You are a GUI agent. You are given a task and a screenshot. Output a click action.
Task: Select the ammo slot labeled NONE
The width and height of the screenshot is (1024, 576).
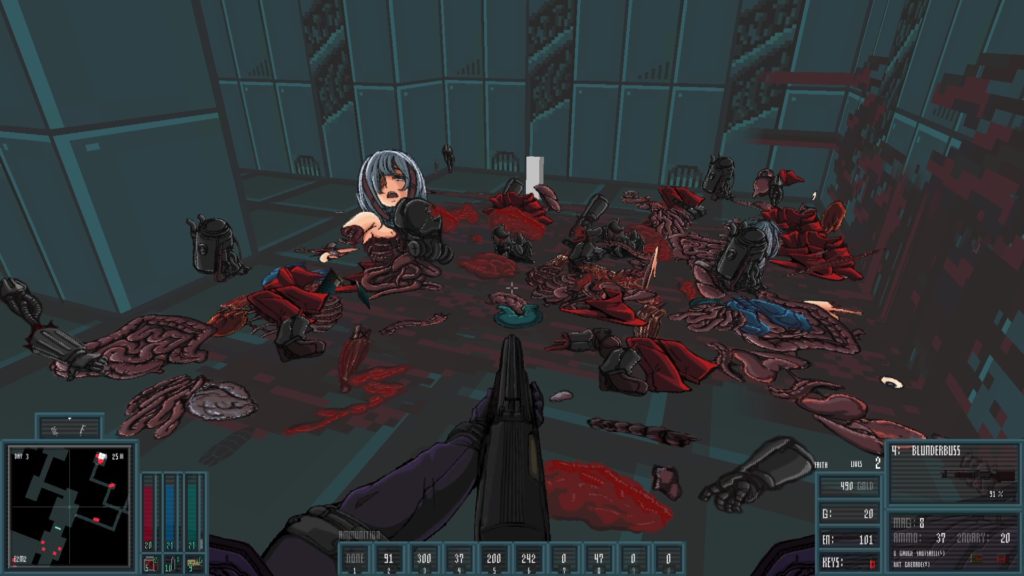[x=356, y=559]
